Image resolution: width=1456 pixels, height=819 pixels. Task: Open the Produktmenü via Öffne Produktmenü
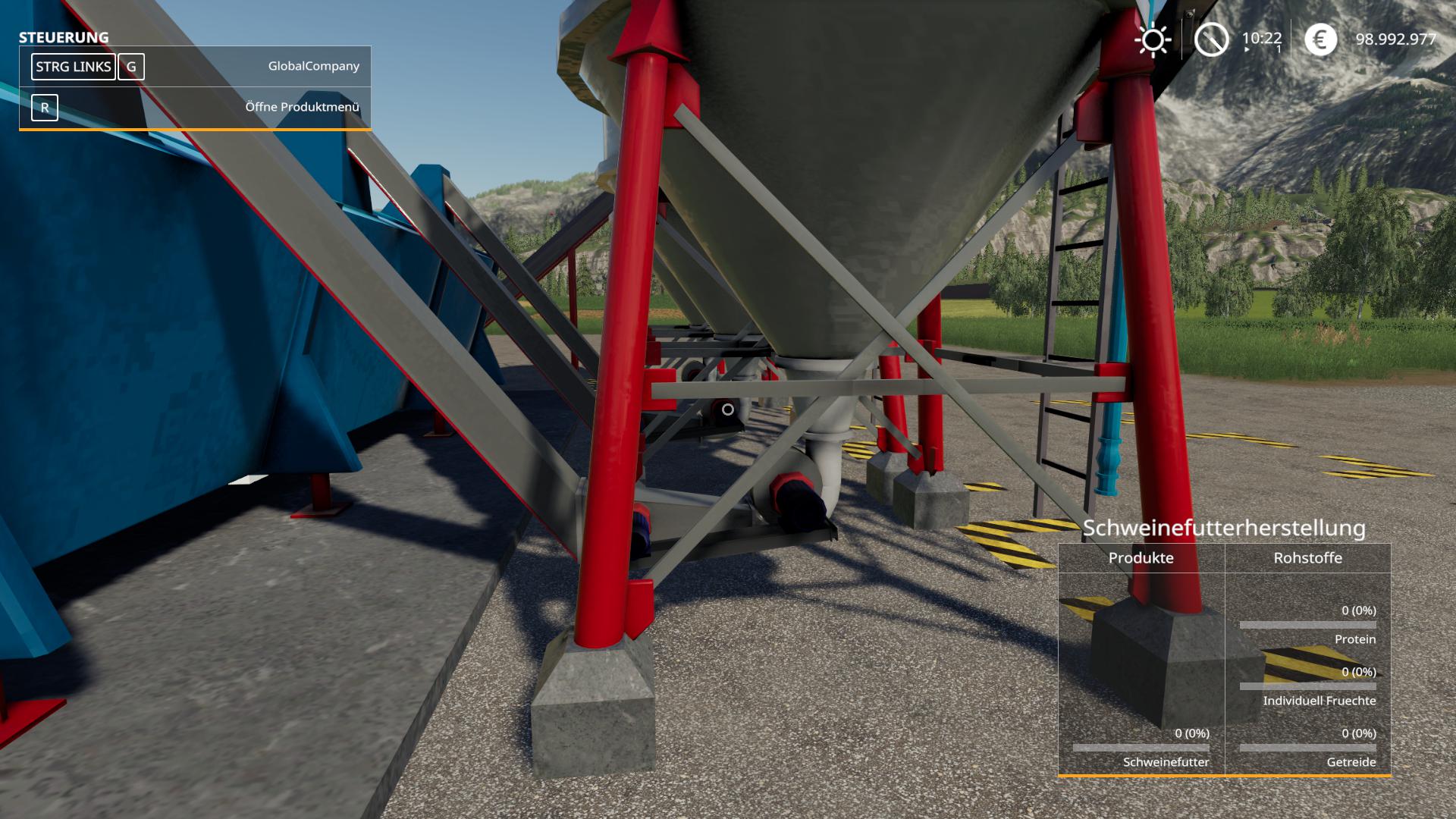(303, 107)
